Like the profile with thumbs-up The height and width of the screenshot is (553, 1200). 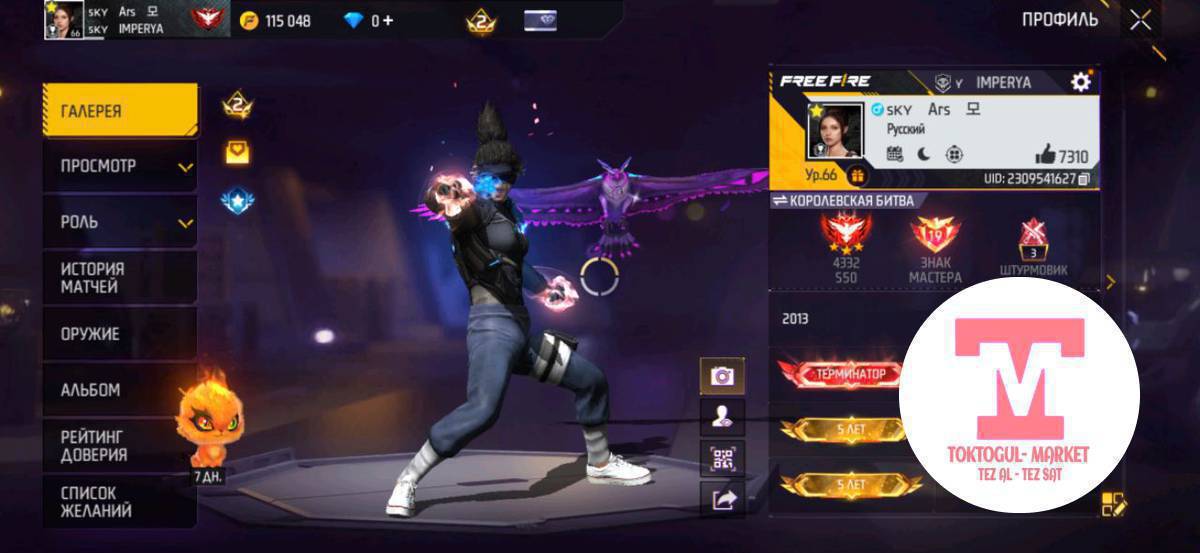(x=1046, y=154)
